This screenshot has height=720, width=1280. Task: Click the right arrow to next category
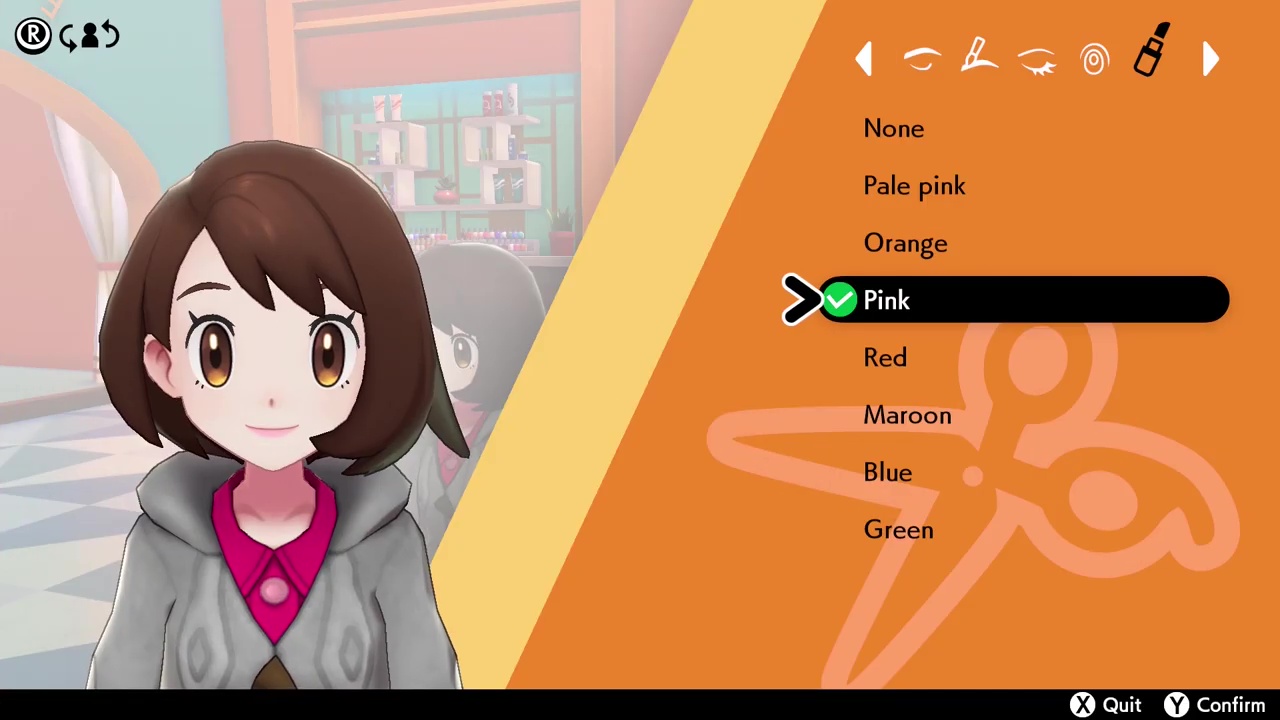(x=1210, y=59)
